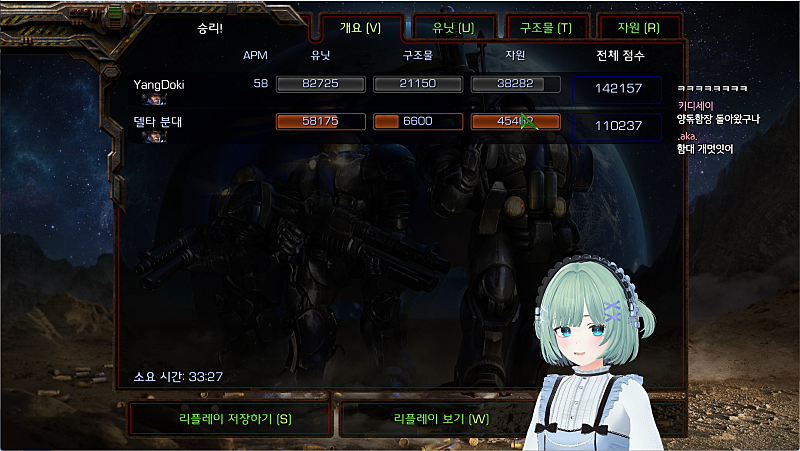The height and width of the screenshot is (451, 800).
Task: Select the 델타 분대 player row
Action: tap(160, 122)
